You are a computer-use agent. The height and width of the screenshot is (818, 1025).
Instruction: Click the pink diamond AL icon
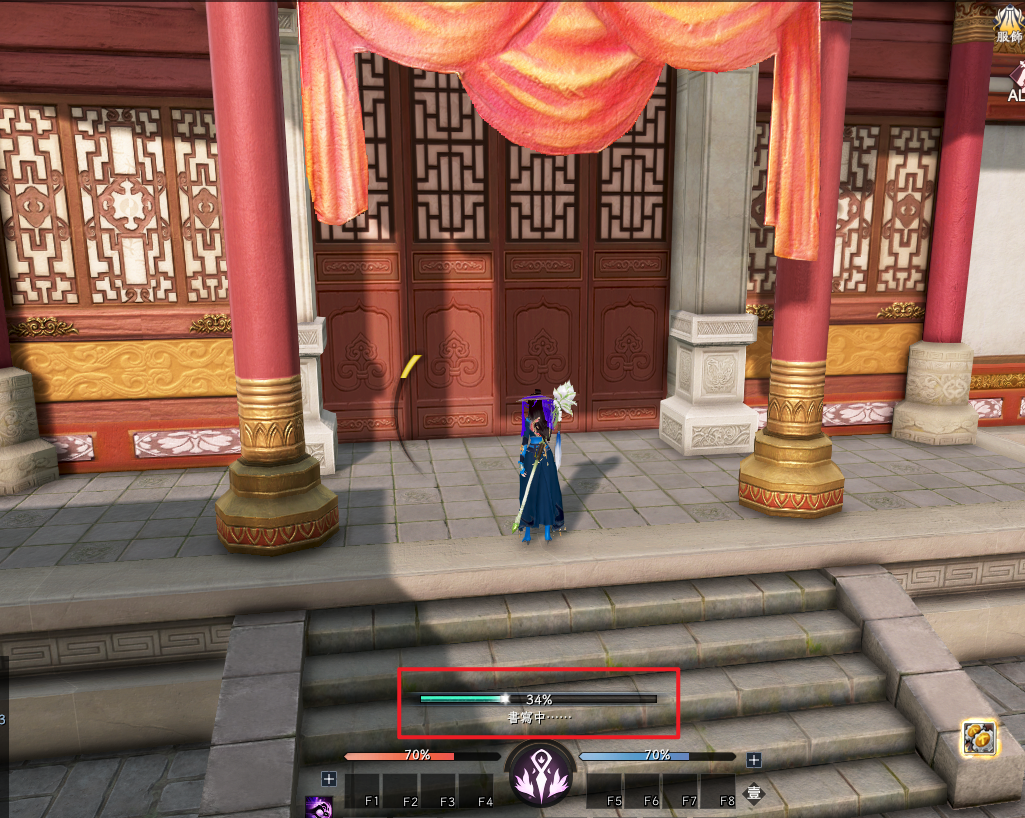(x=1017, y=80)
